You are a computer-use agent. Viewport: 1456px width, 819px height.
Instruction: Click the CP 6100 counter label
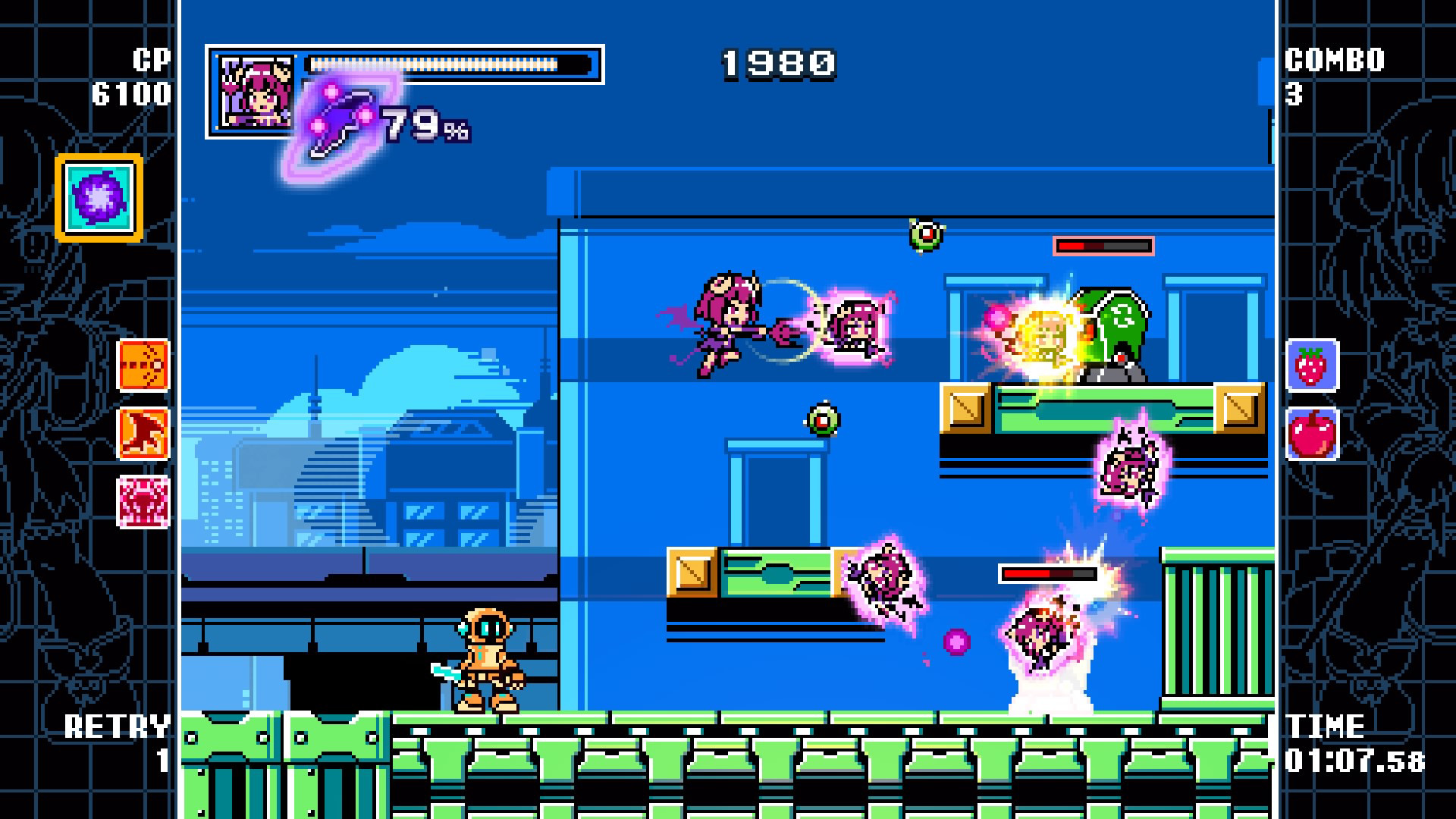[134, 76]
